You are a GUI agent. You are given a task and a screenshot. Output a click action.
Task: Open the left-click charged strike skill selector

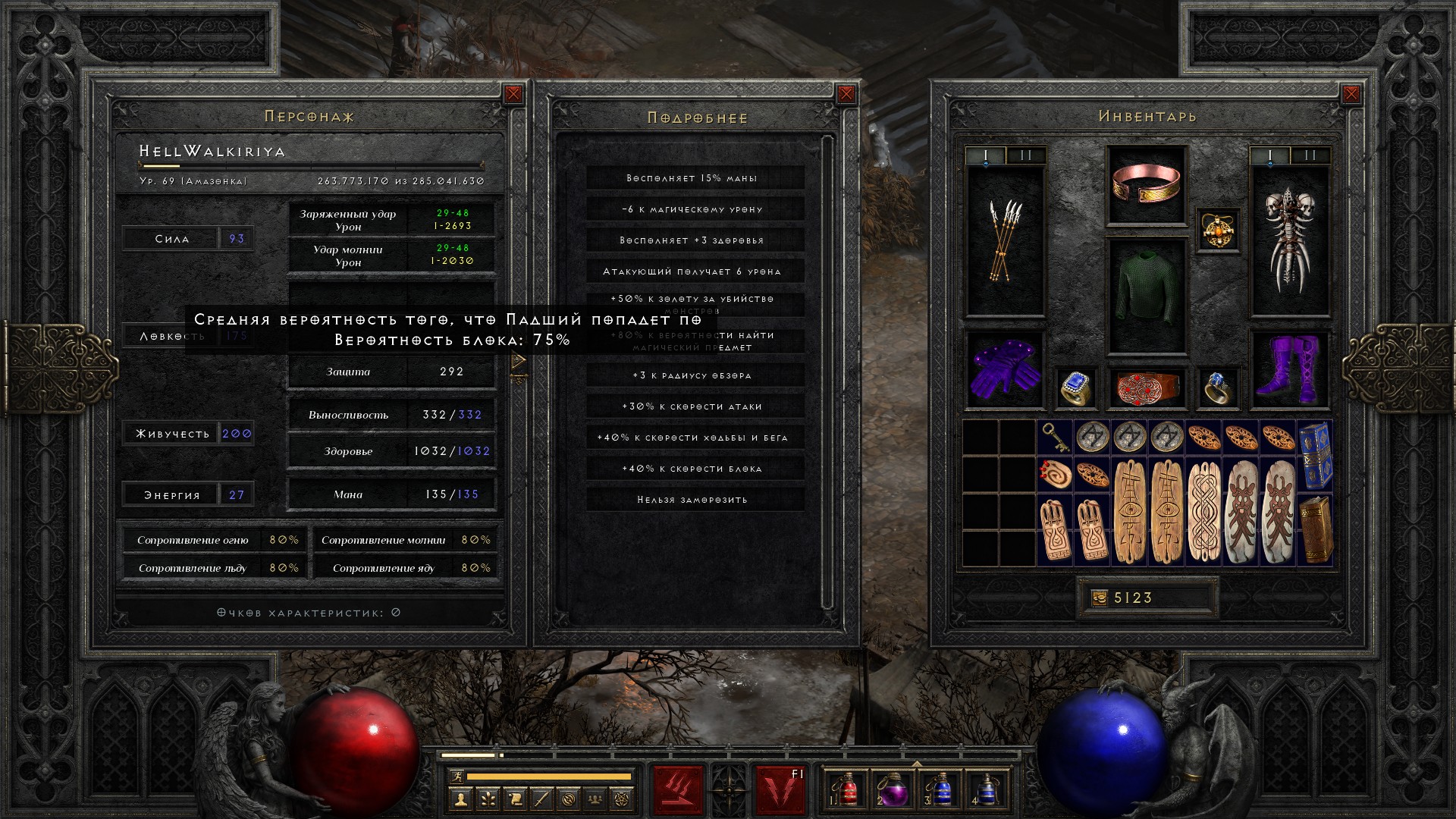[678, 790]
